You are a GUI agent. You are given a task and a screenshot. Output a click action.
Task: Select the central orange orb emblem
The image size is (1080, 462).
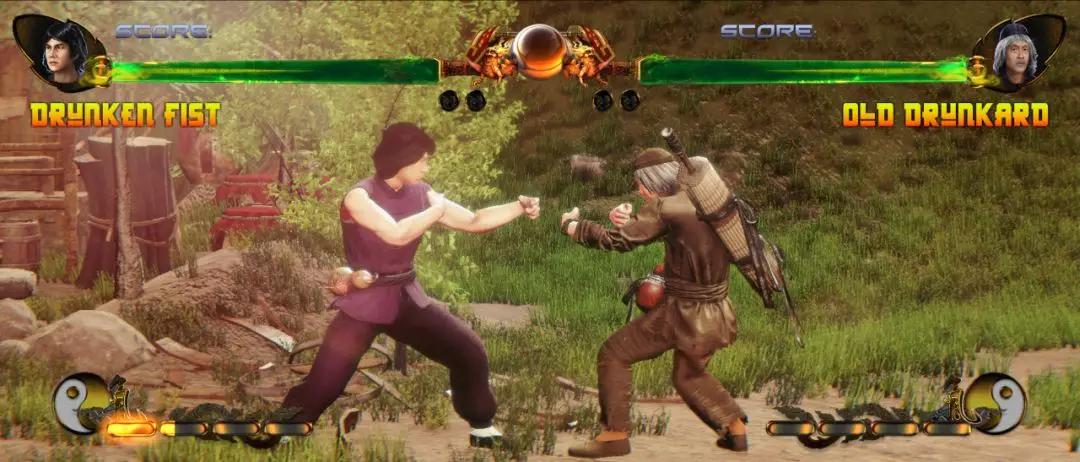pos(539,50)
